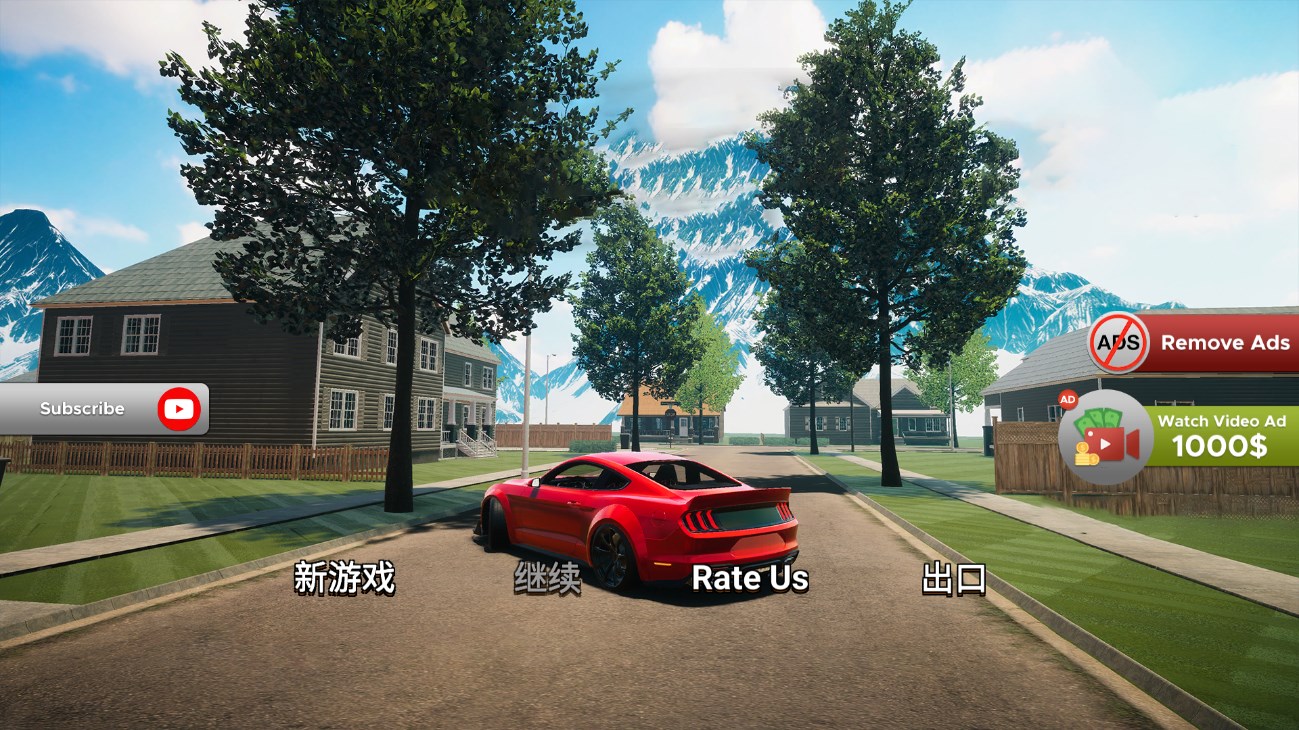
Task: Click the gray Subscribe banner background
Action: 80,408
